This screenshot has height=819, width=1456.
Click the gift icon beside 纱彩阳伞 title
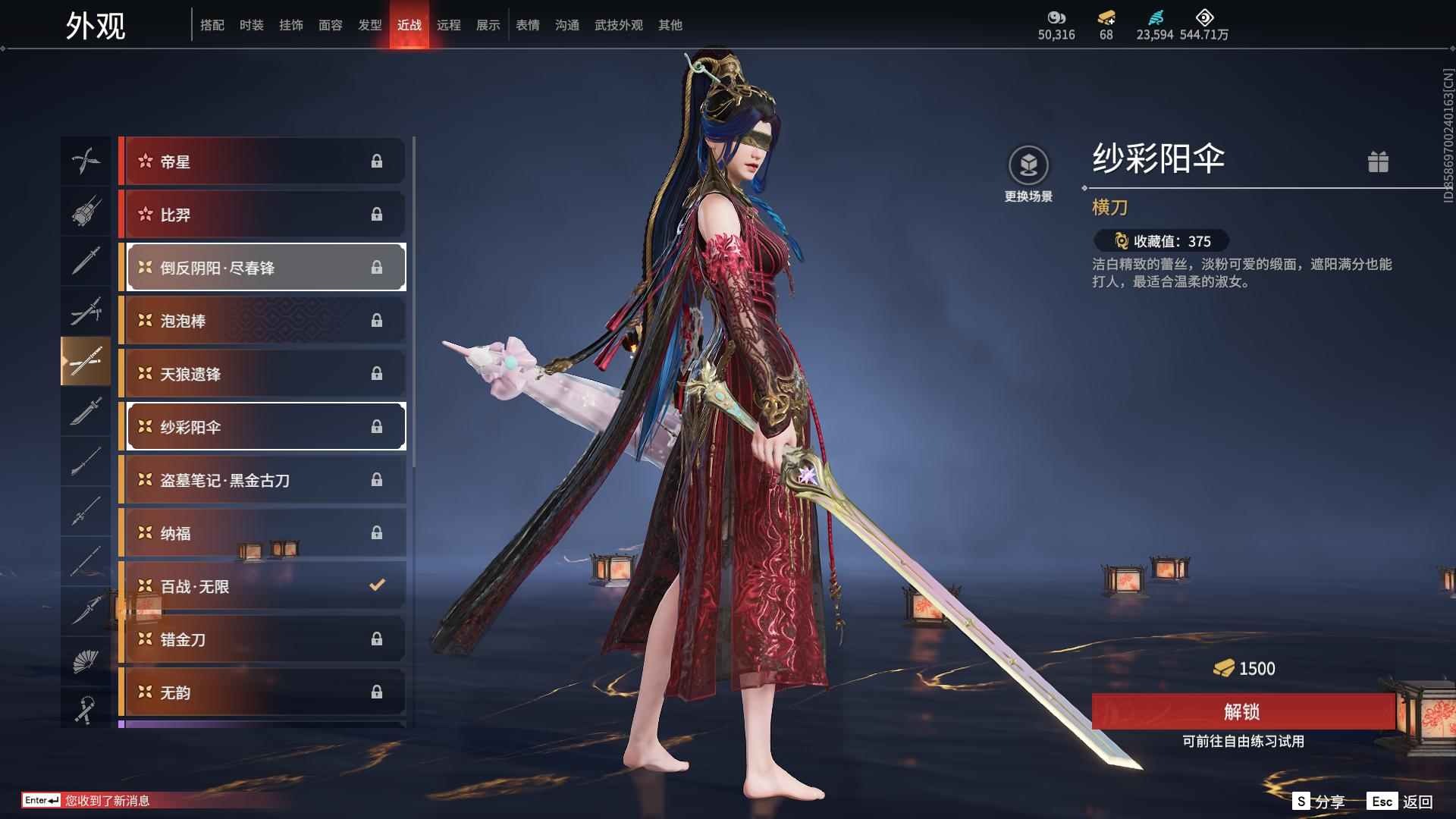[x=1379, y=162]
